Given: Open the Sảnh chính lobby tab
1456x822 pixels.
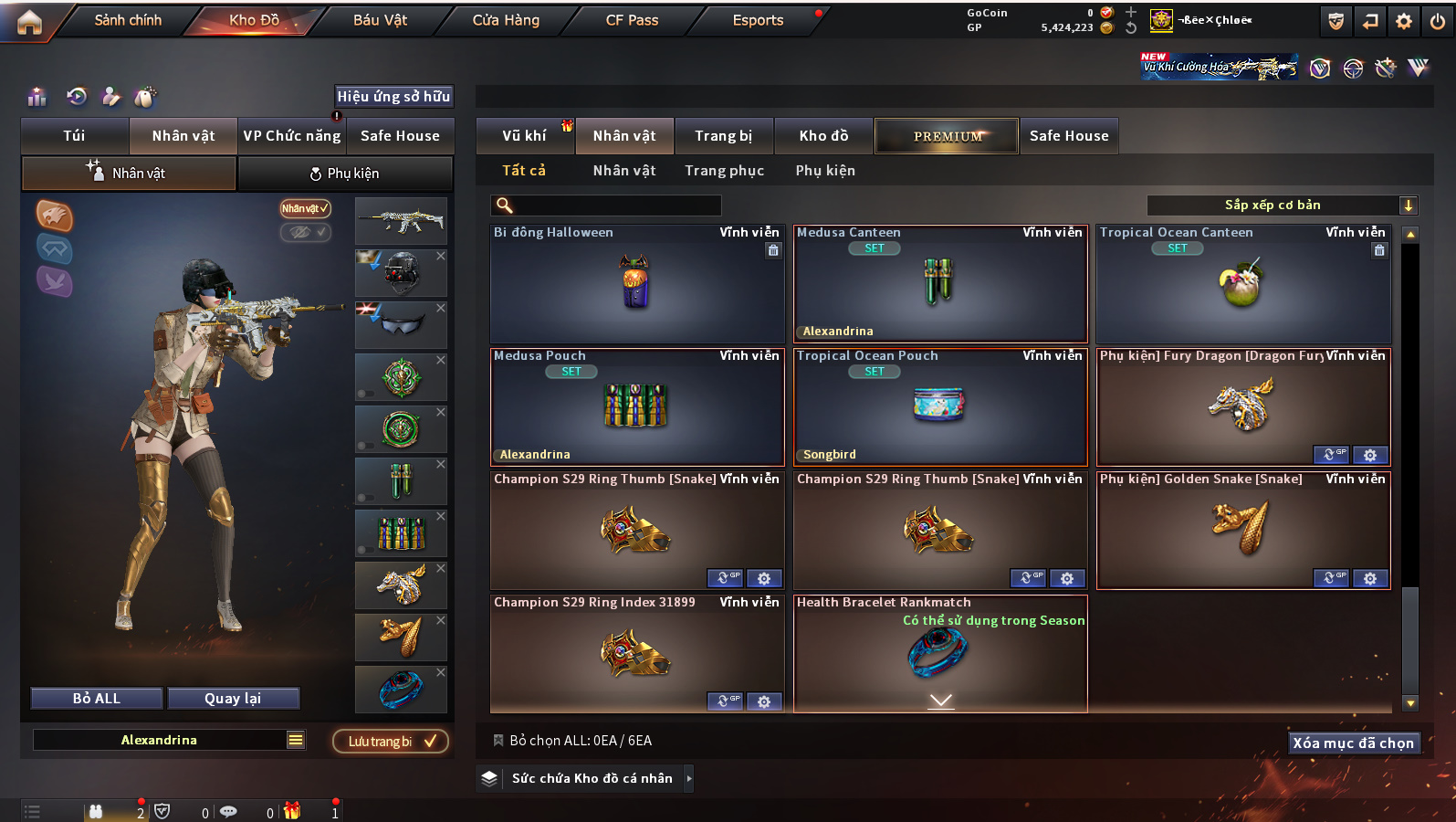Looking at the screenshot, I should (128, 20).
